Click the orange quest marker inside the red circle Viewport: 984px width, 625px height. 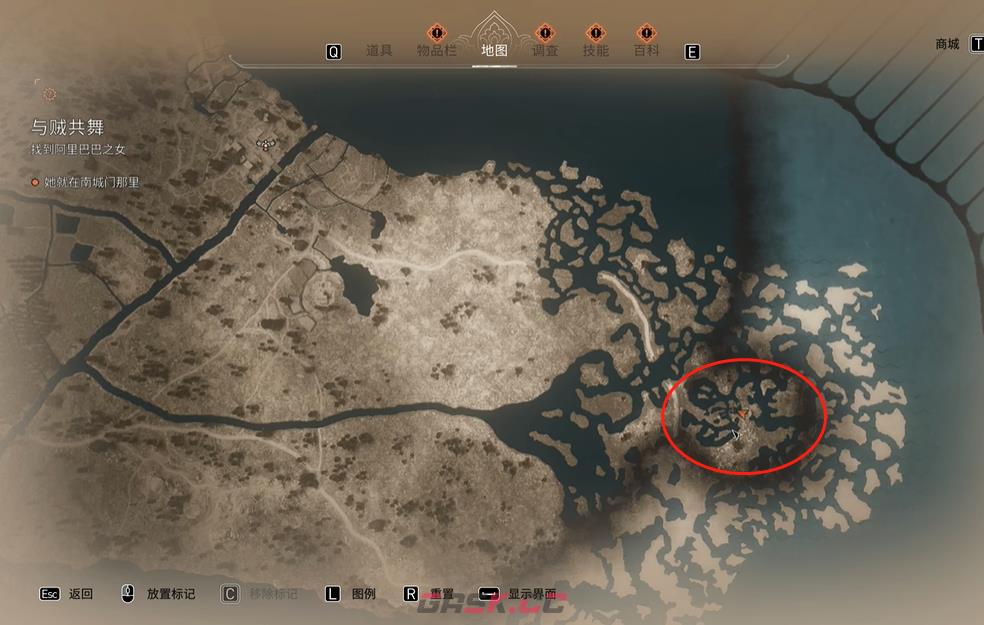tap(742, 412)
